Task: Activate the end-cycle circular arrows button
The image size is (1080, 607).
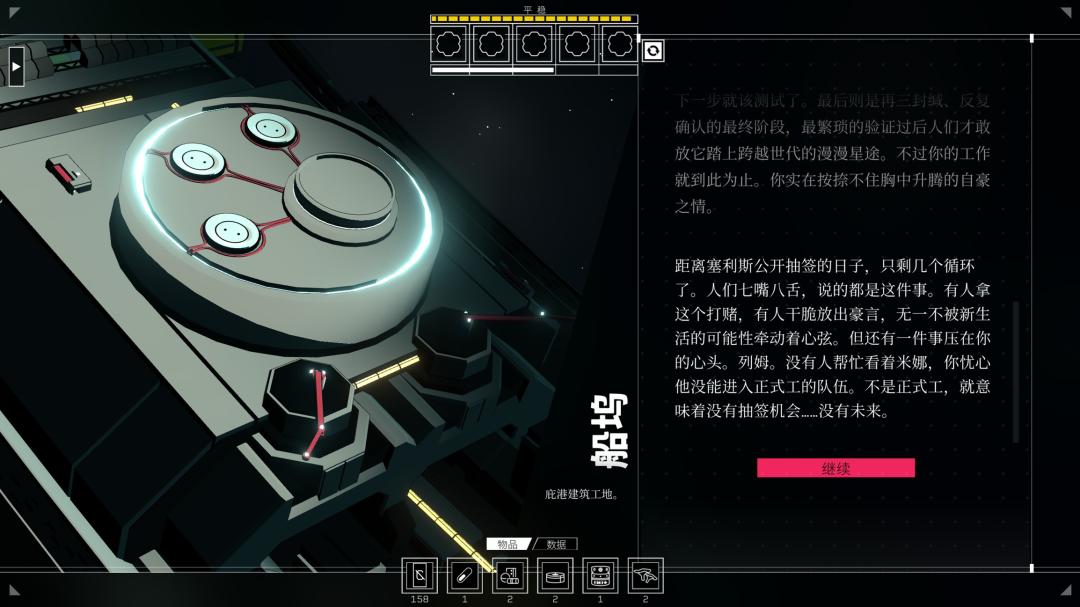Action: [653, 50]
